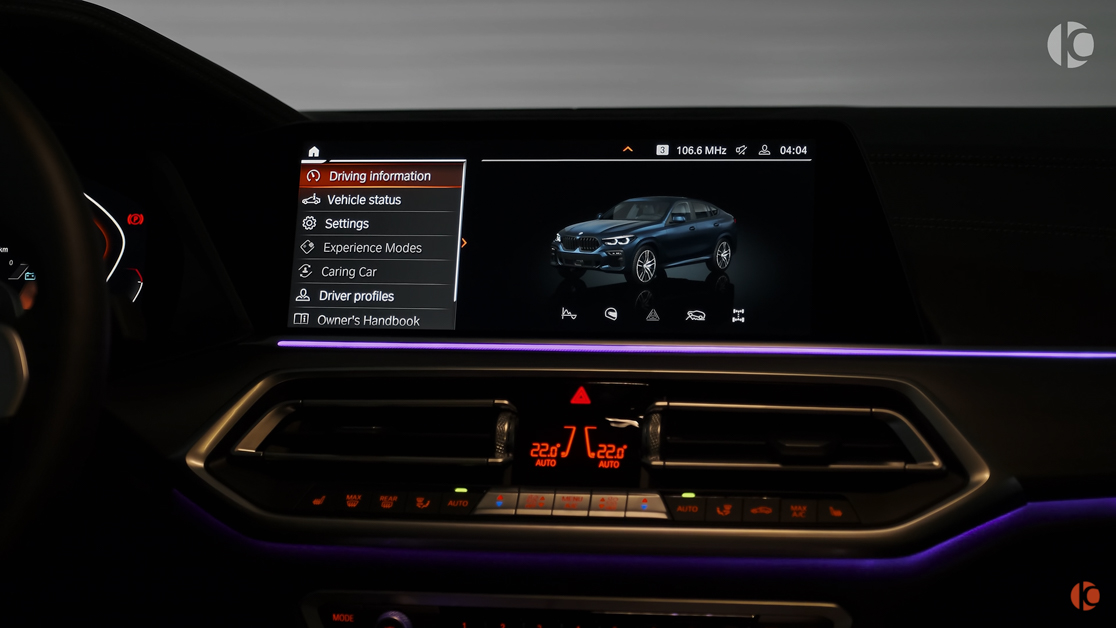Click the orange right arrow beside the menu
Image resolution: width=1116 pixels, height=628 pixels.
click(464, 242)
